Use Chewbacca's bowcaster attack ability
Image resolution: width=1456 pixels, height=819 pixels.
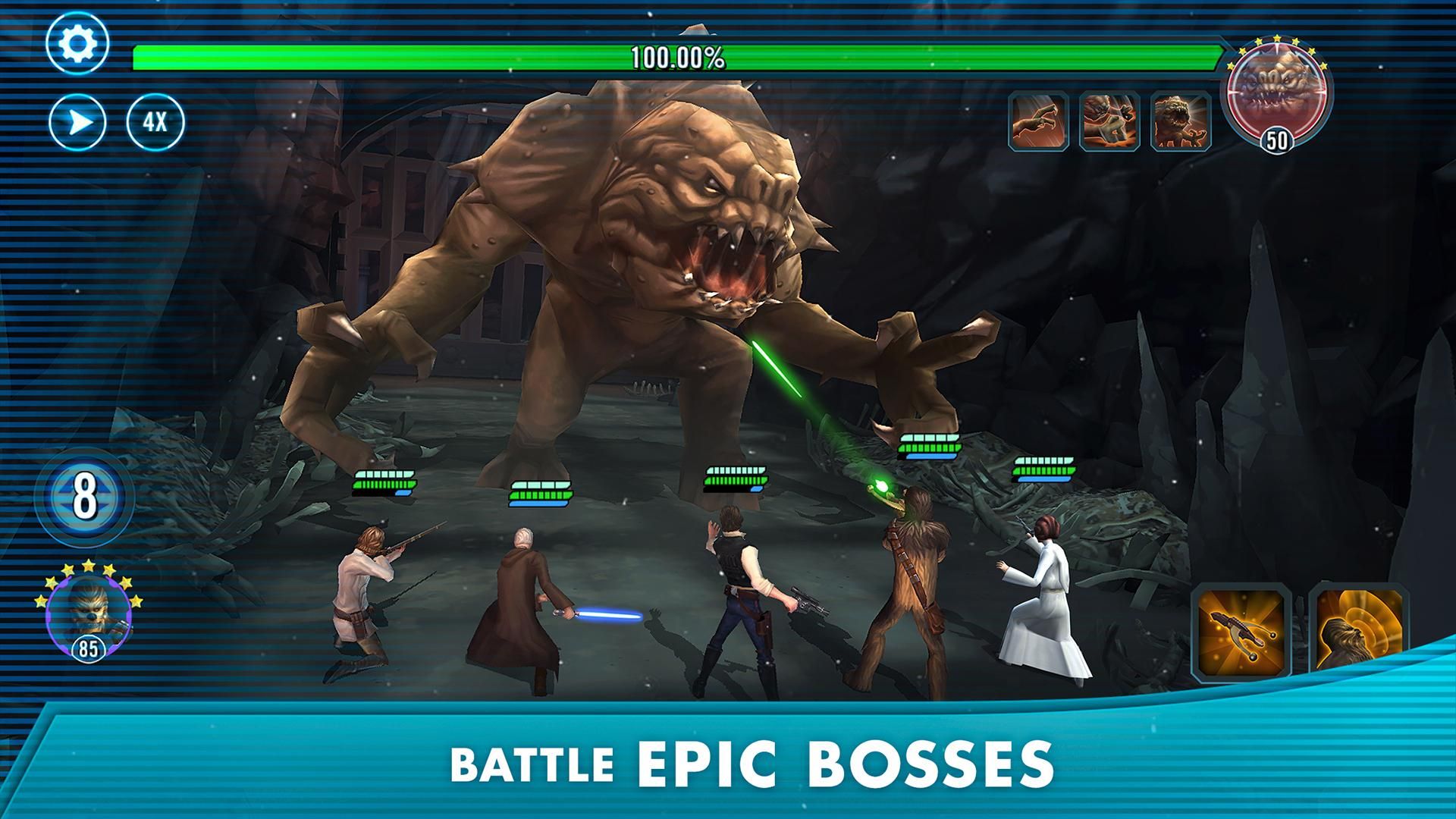1241,630
